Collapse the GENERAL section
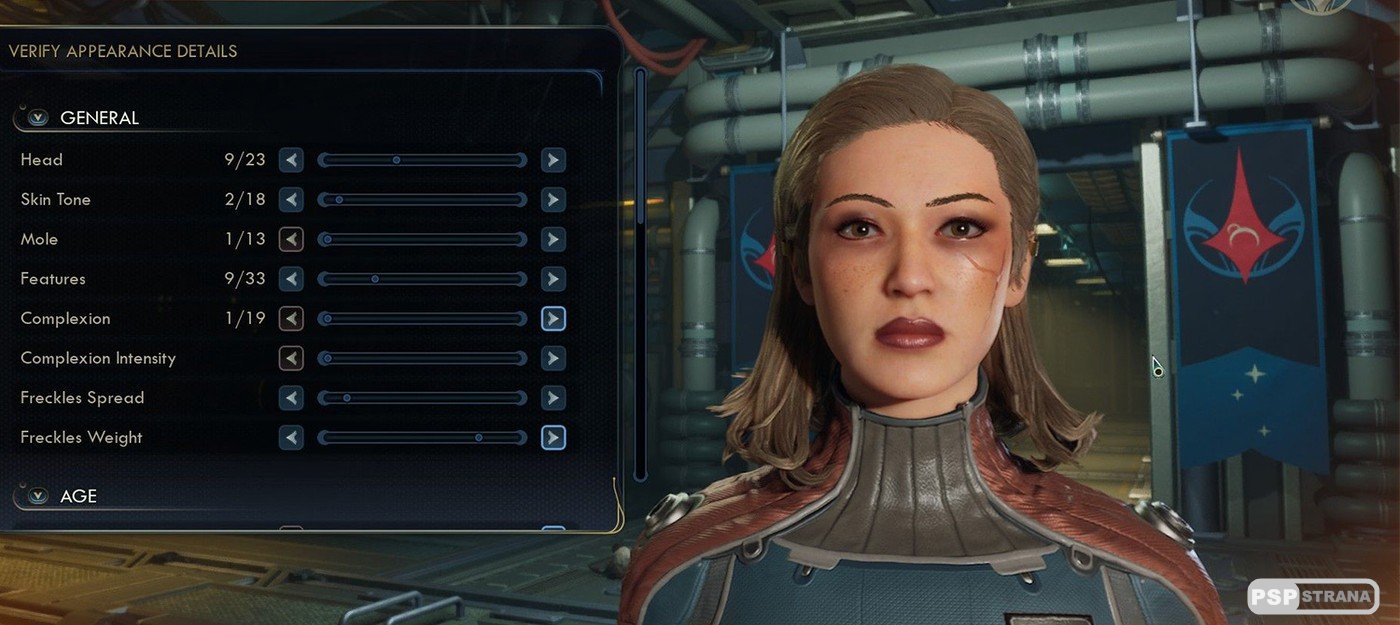The image size is (1400, 625). [38, 118]
